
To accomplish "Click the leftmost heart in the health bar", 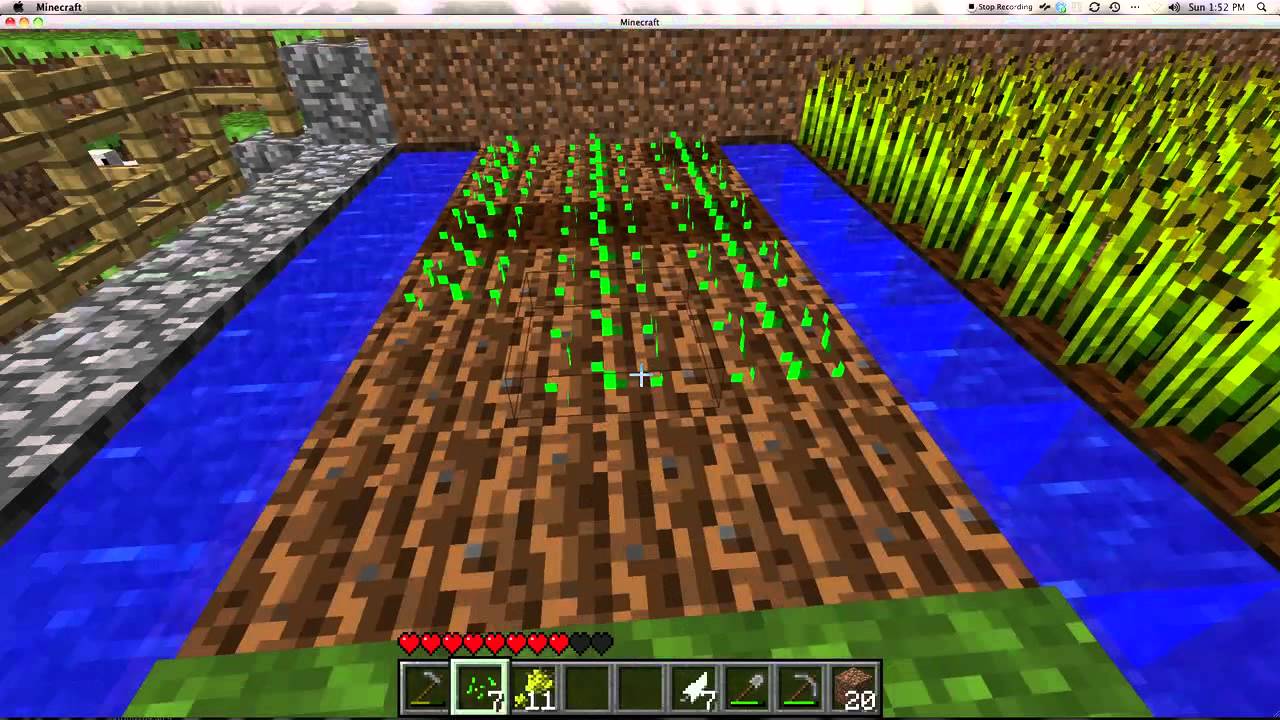I will (408, 644).
